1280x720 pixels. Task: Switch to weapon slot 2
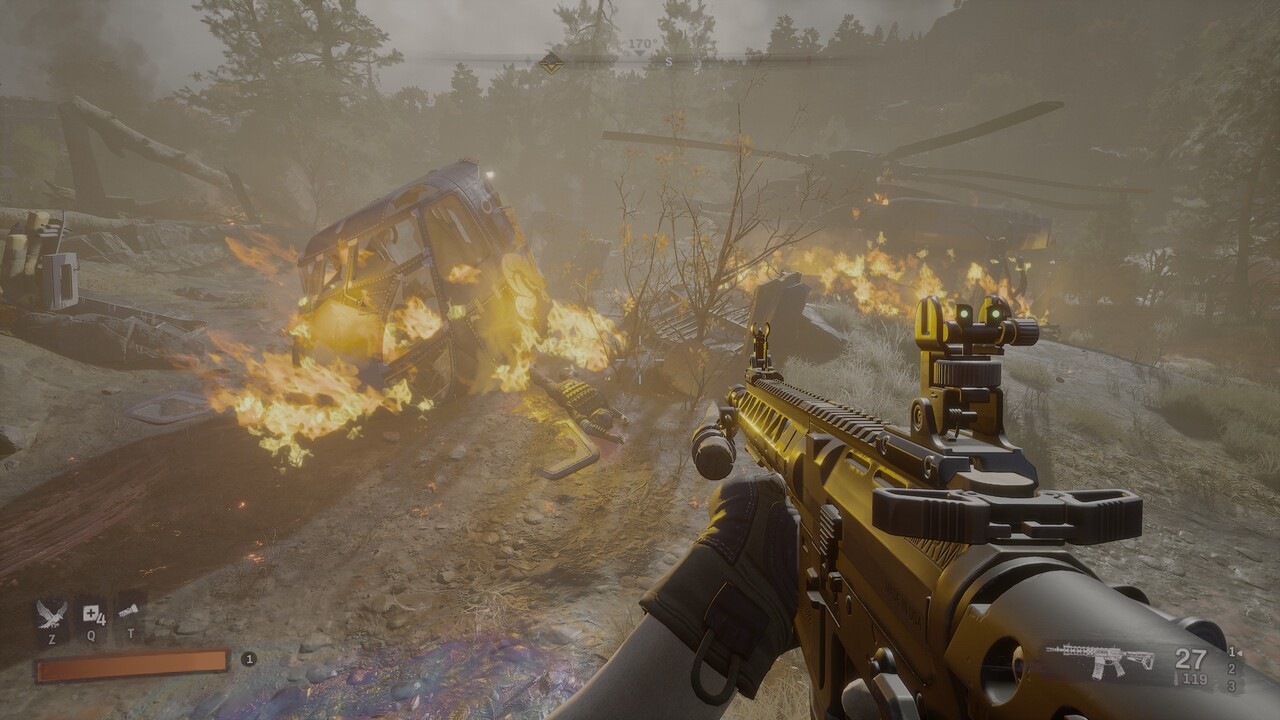(1231, 668)
